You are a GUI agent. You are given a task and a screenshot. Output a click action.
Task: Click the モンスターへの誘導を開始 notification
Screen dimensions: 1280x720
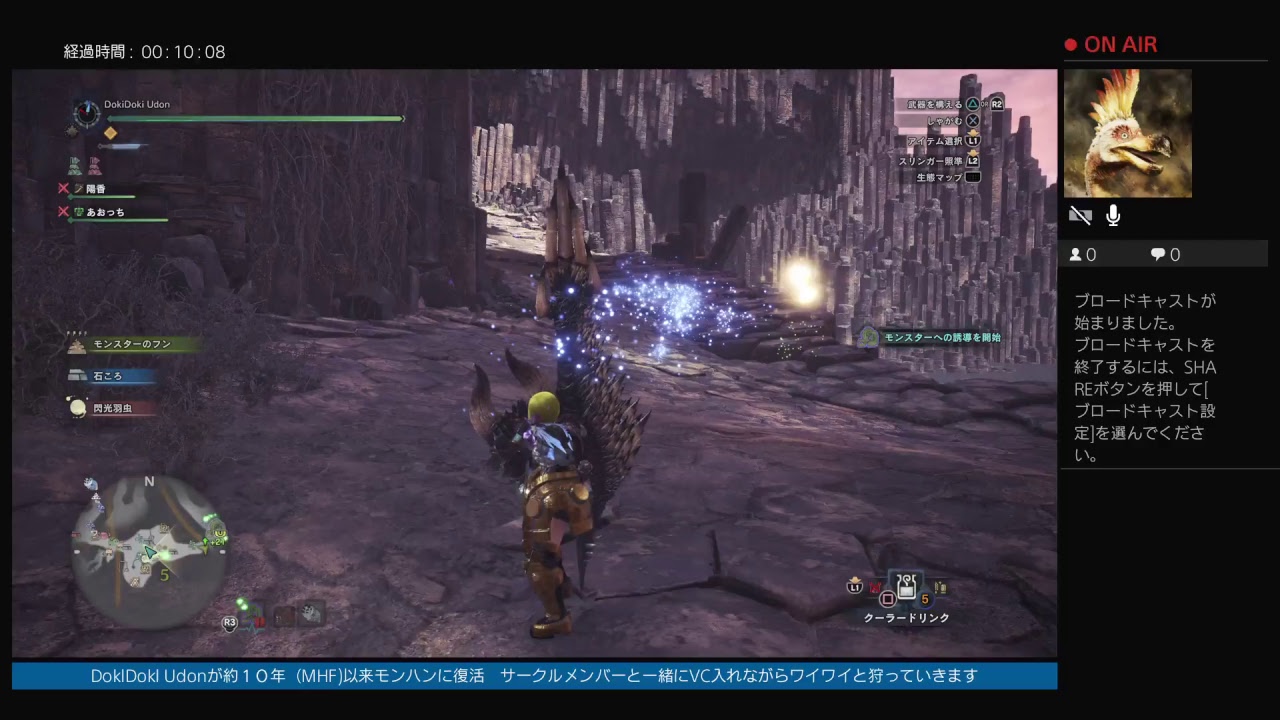tap(940, 338)
